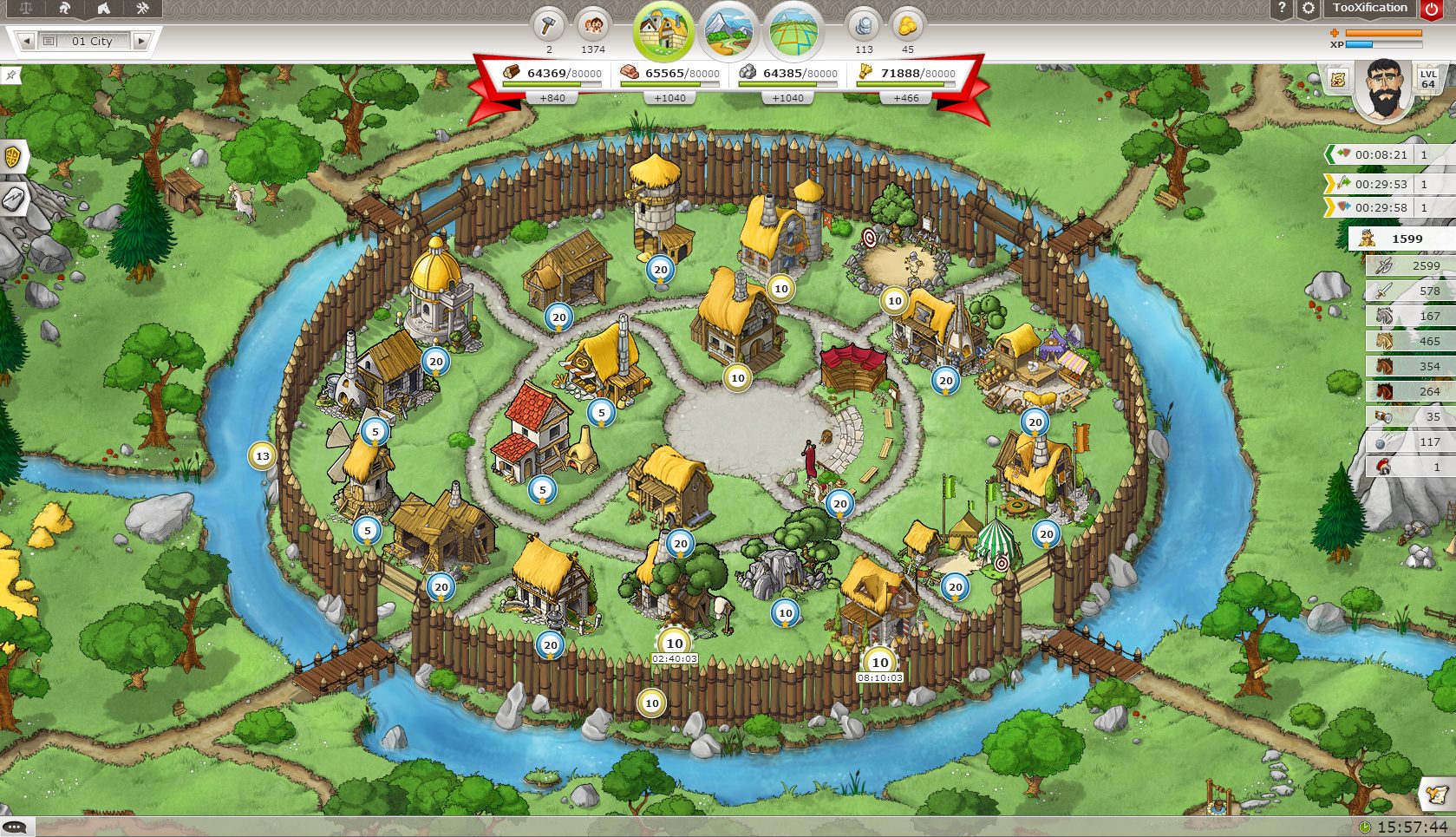Switch to the mountain landscape view
1456x837 pixels.
728,31
